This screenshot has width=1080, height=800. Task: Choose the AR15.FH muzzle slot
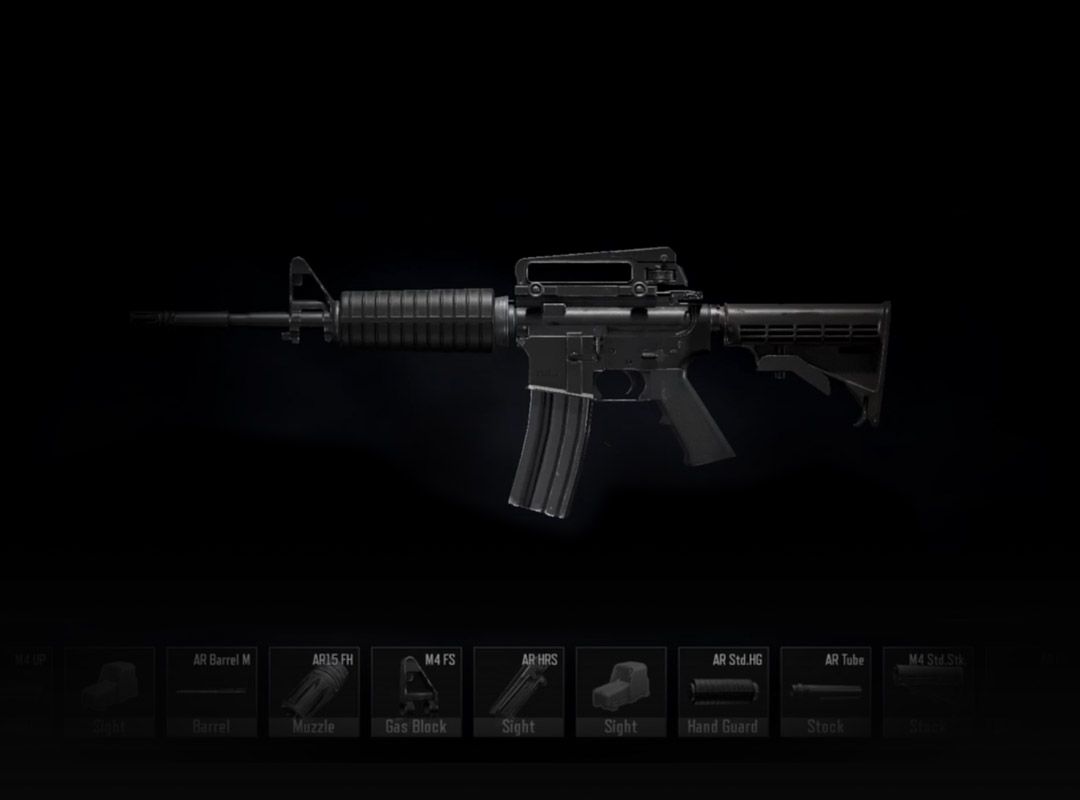(x=314, y=692)
